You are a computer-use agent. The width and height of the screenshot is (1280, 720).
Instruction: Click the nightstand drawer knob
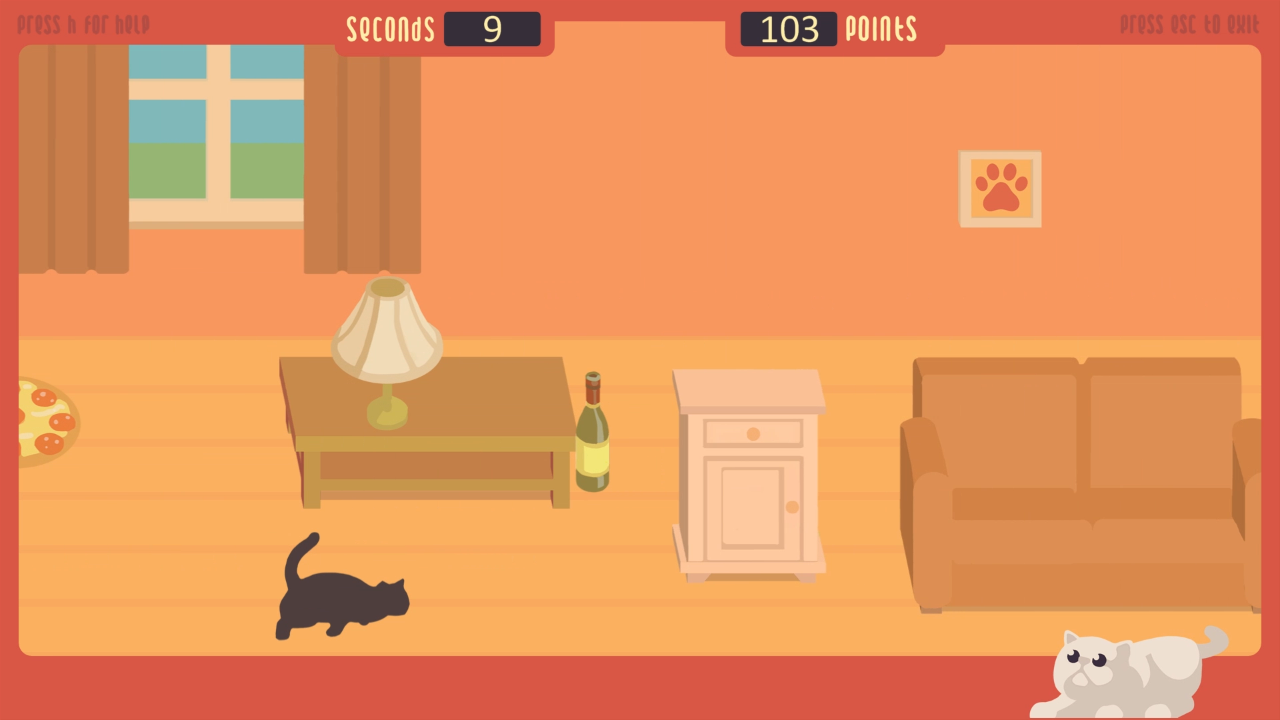click(x=751, y=434)
